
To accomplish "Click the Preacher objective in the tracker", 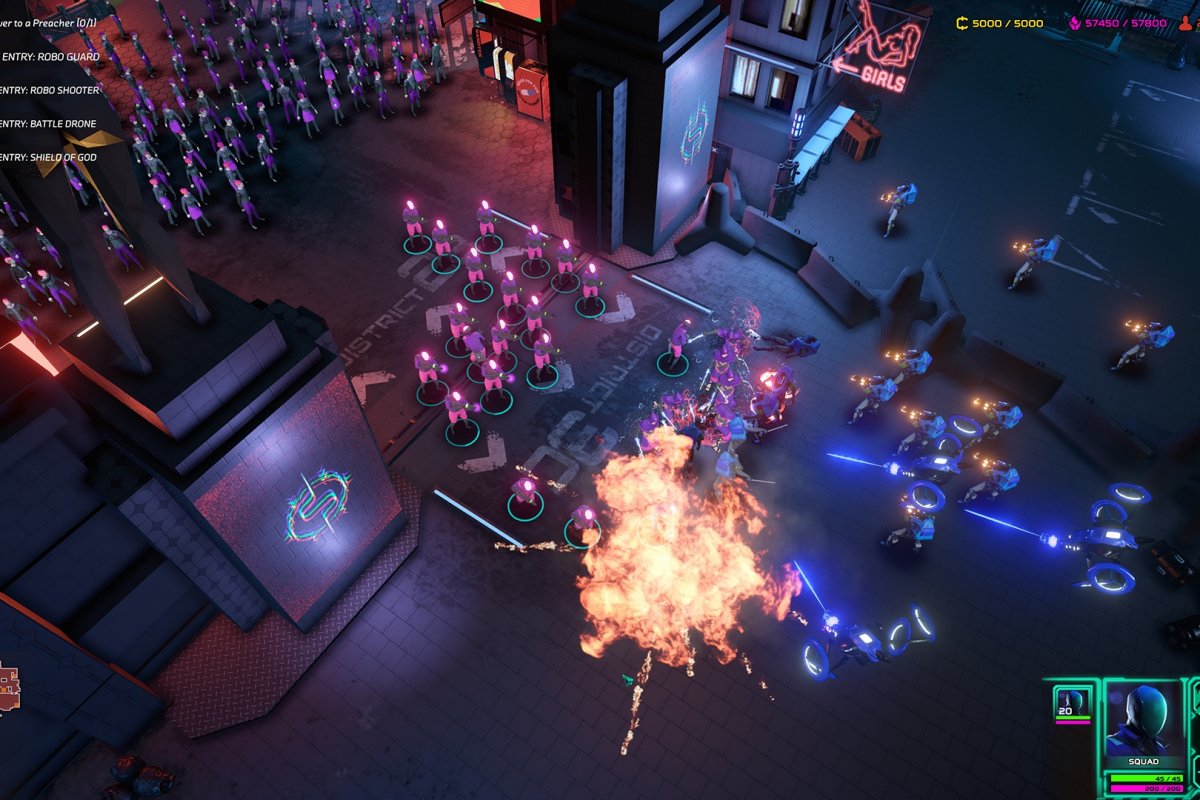I will (48, 24).
